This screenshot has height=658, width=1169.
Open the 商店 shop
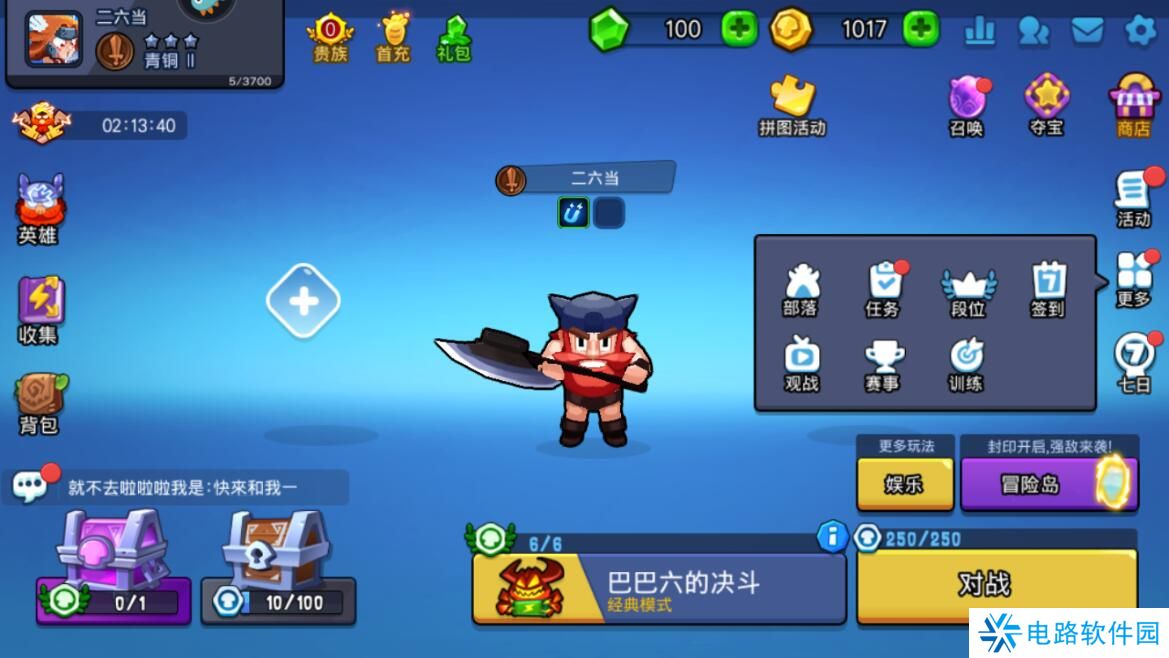click(x=1134, y=104)
